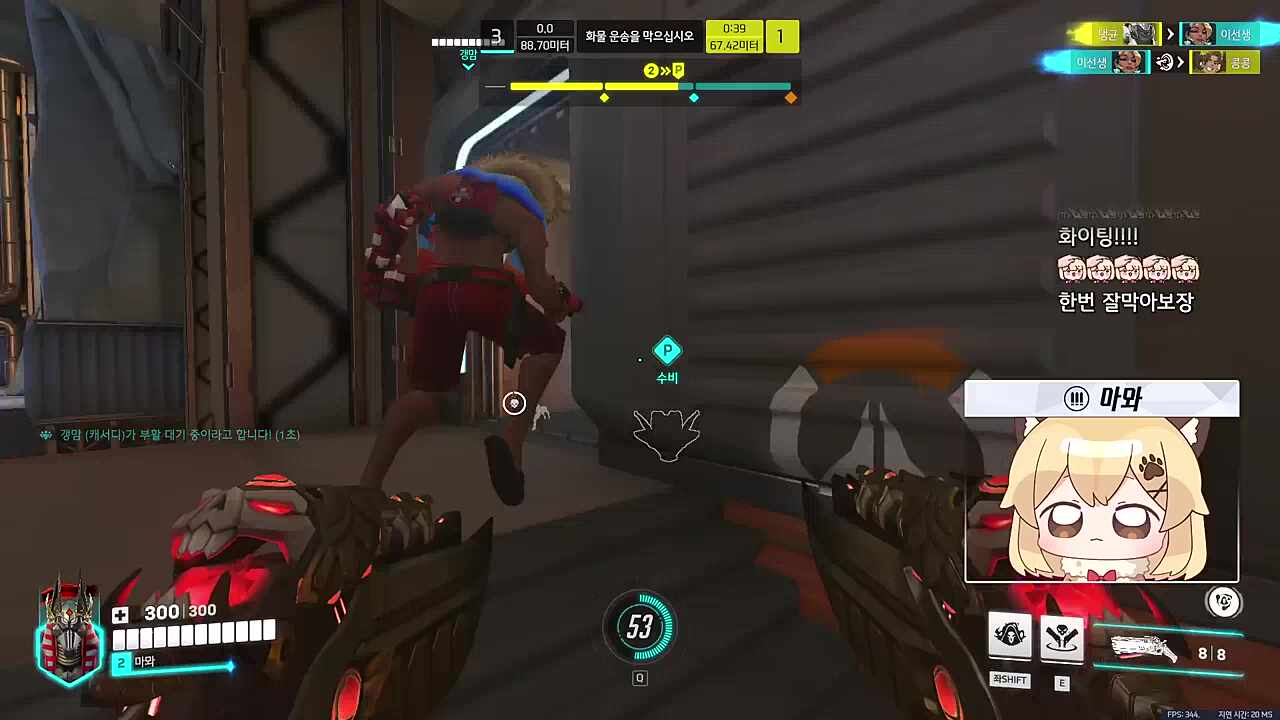Click the 화이팅!!!! chat message
The image size is (1280, 720).
click(x=1097, y=237)
